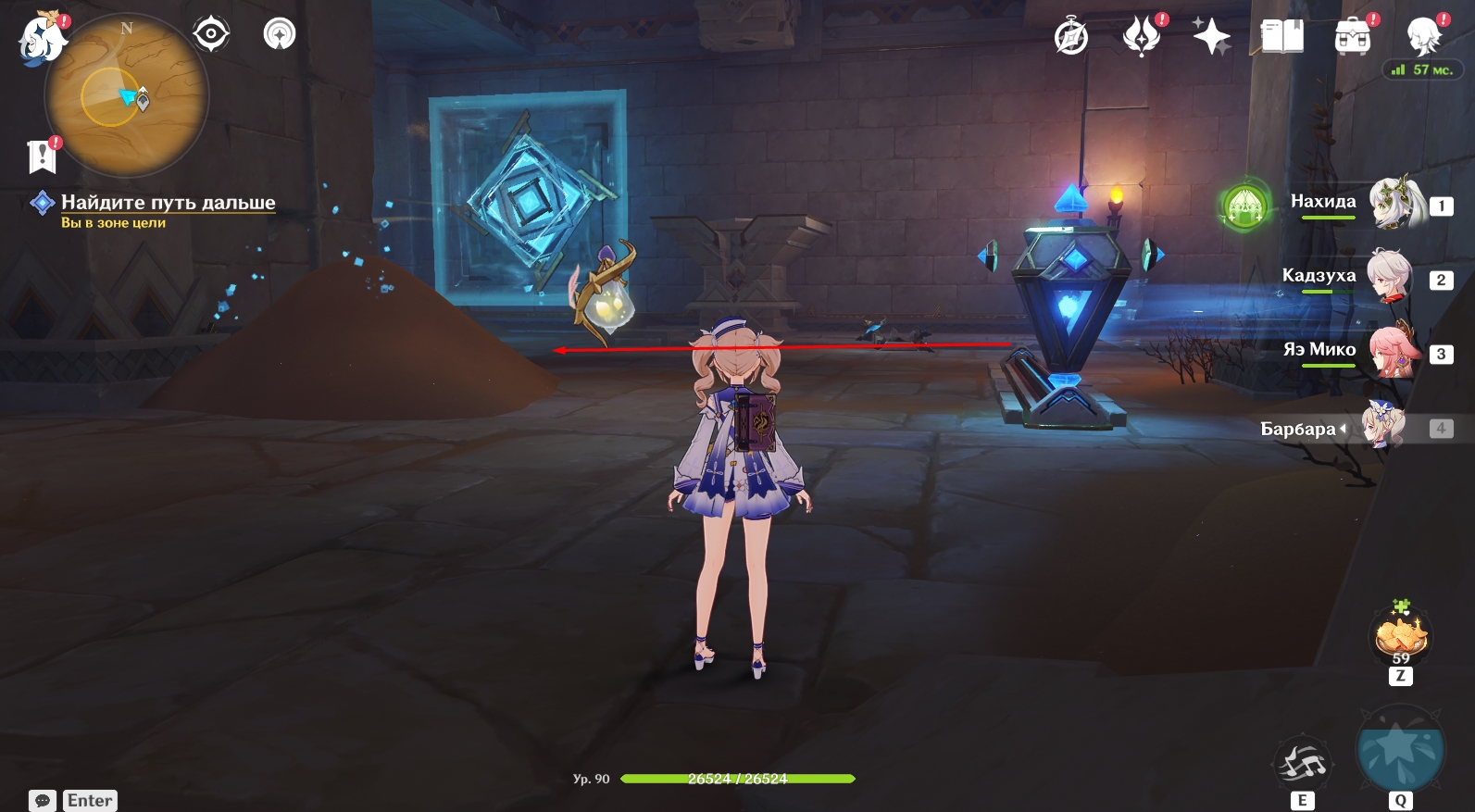
Task: Open the flame-shaped icon with red alert
Action: 1141,37
